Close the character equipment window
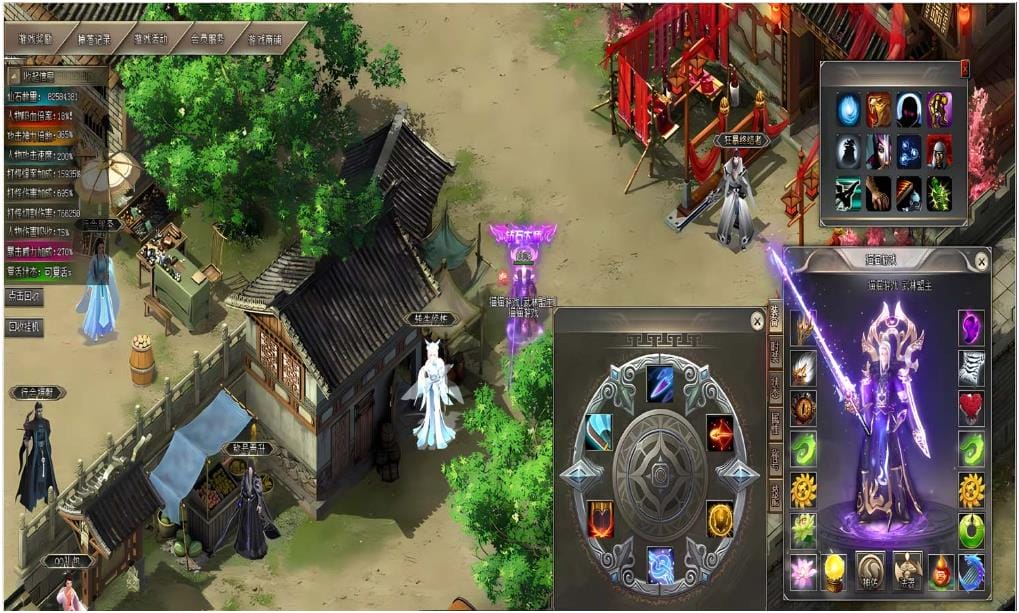 (x=981, y=262)
